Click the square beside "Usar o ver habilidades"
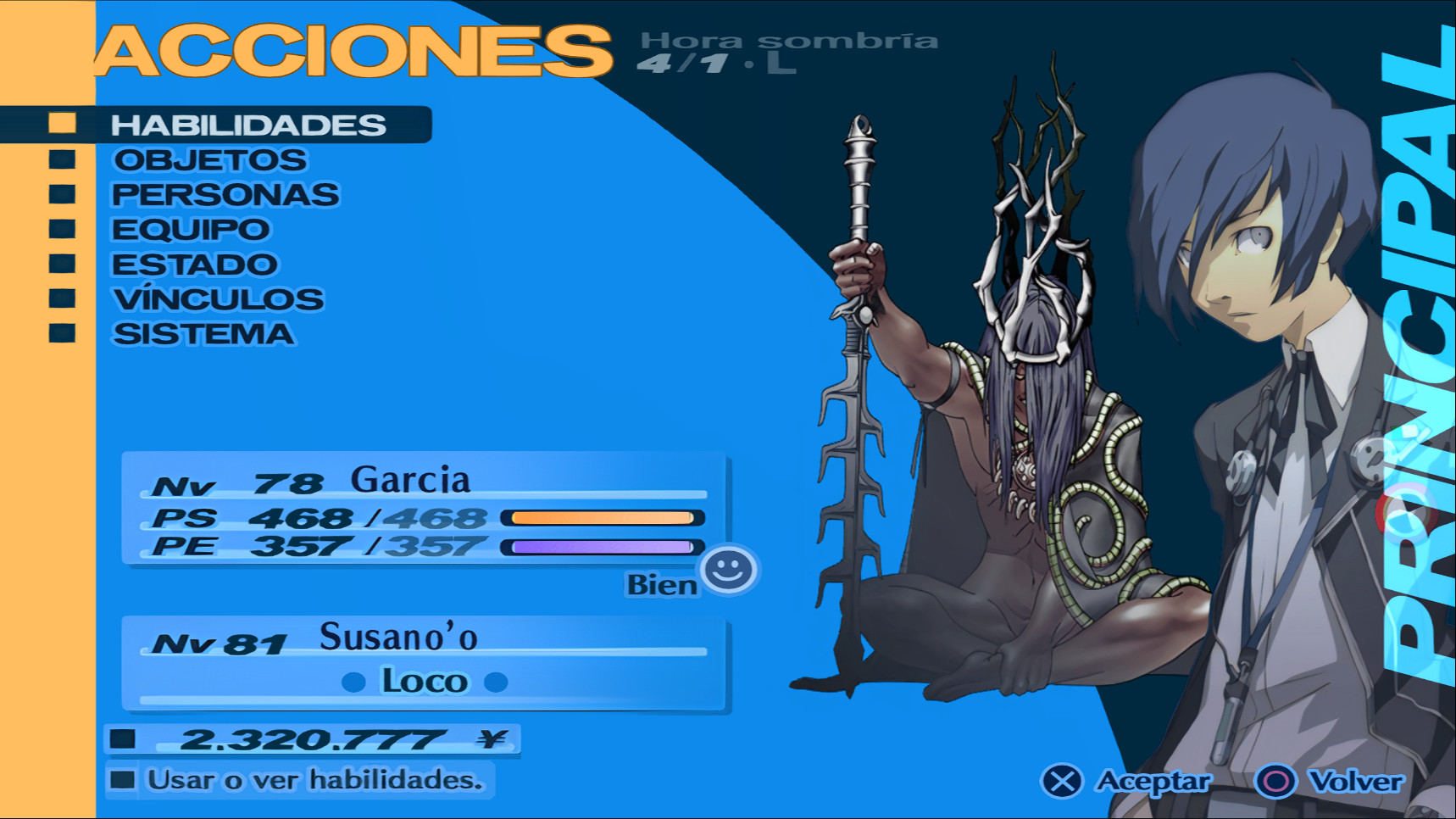 pos(125,777)
